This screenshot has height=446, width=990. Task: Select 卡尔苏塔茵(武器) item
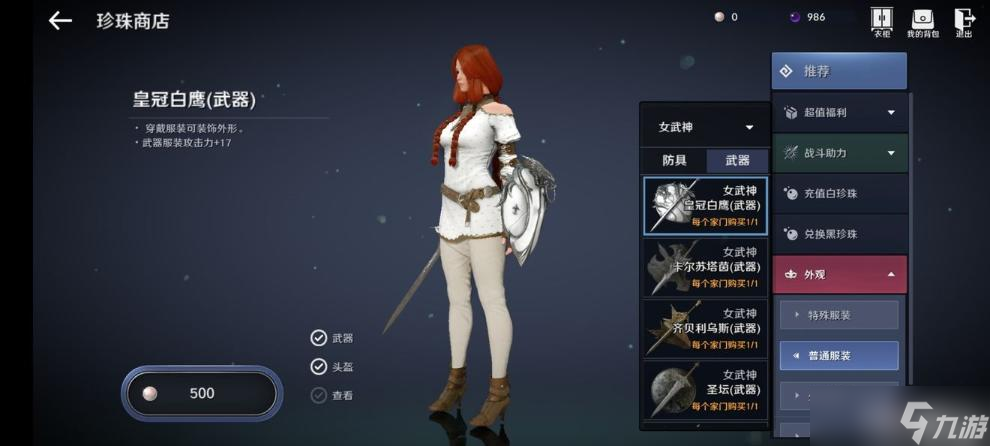(705, 267)
